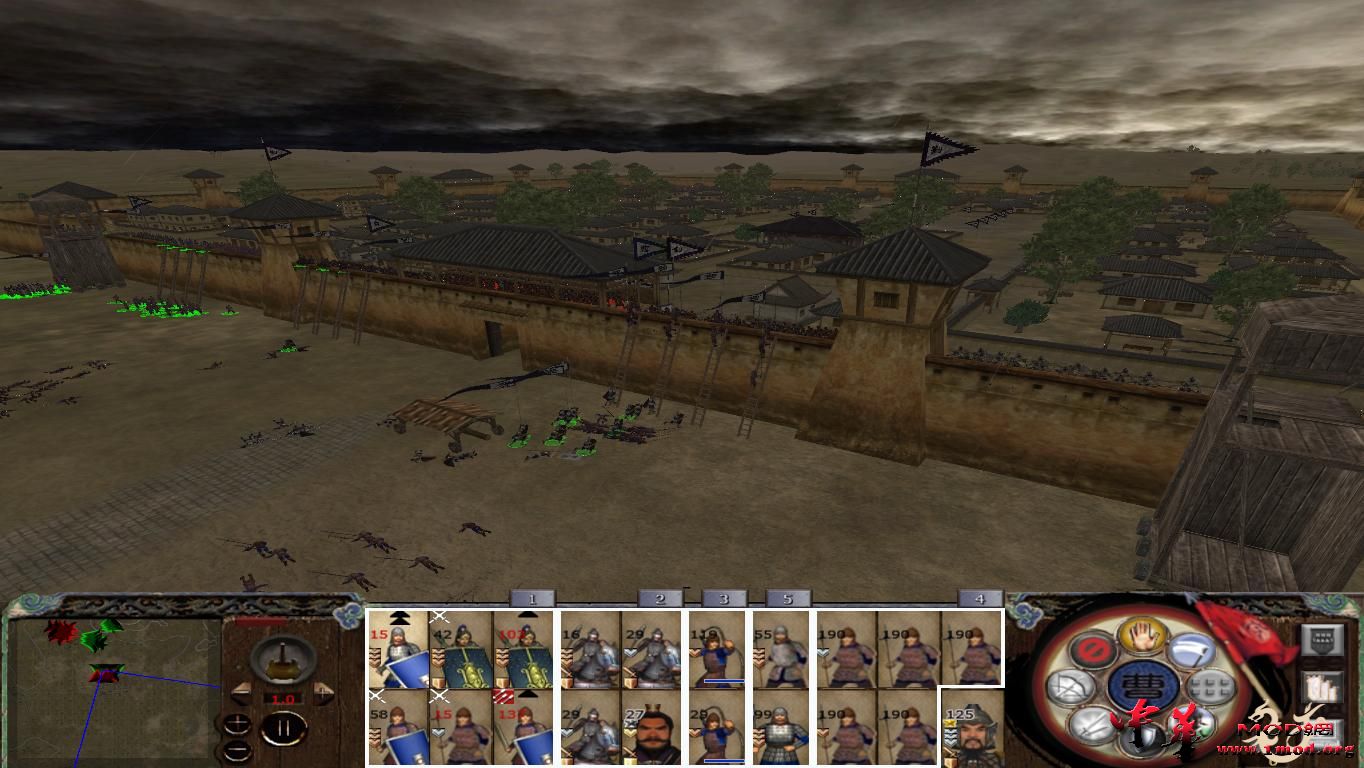Open the battle scroll panel icon

tap(1322, 686)
